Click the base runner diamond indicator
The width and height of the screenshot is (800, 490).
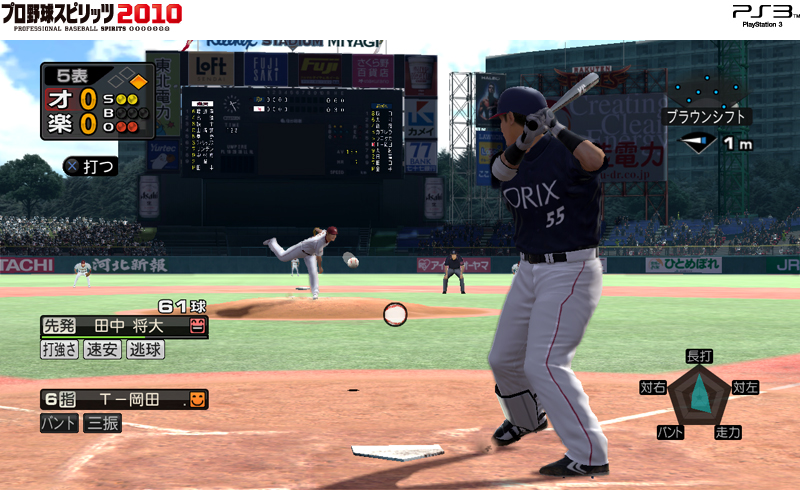coord(128,79)
